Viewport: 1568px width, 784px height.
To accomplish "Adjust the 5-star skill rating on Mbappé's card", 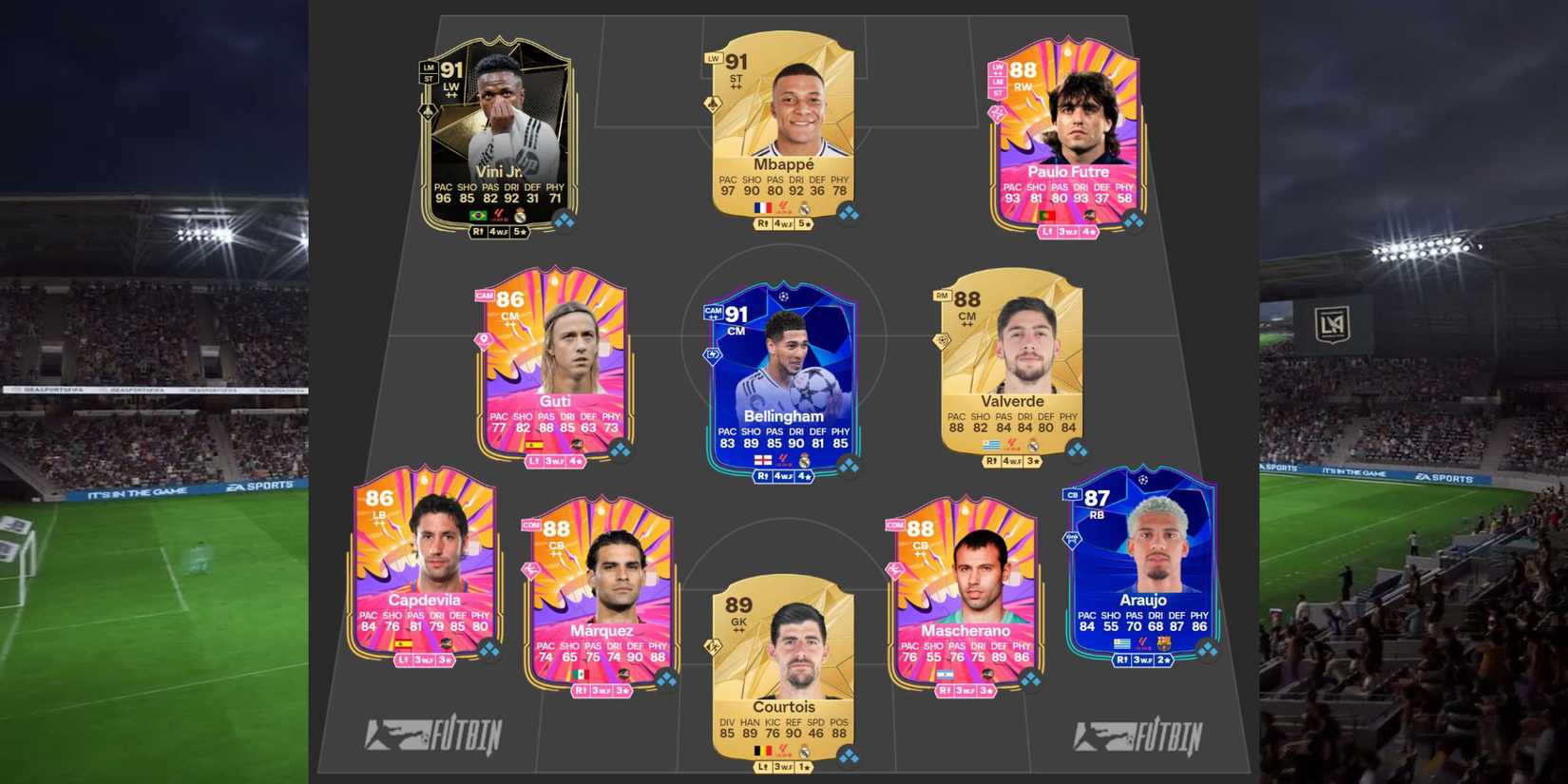I will (805, 222).
